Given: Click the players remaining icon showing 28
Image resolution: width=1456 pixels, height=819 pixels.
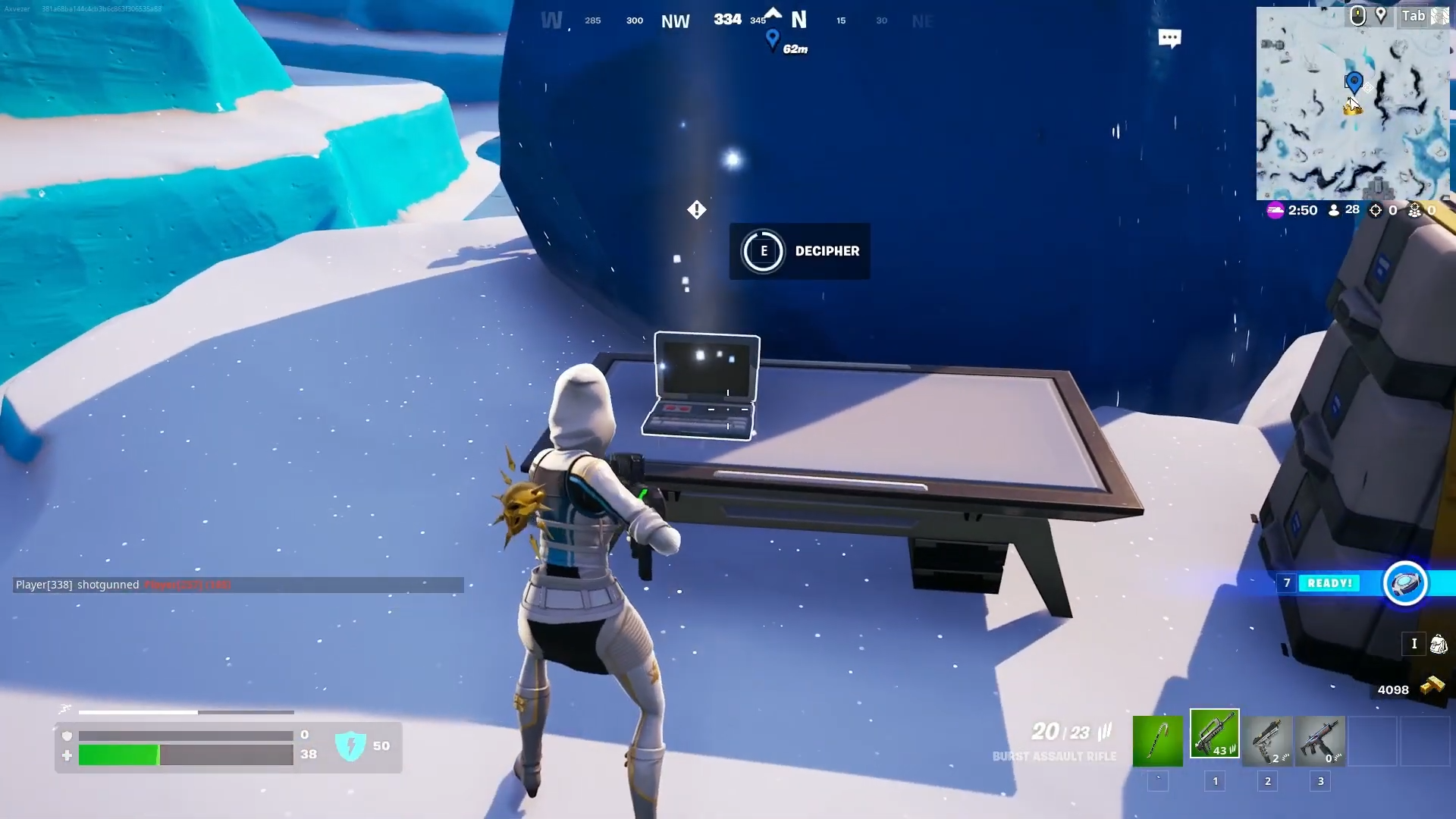Looking at the screenshot, I should coord(1334,211).
